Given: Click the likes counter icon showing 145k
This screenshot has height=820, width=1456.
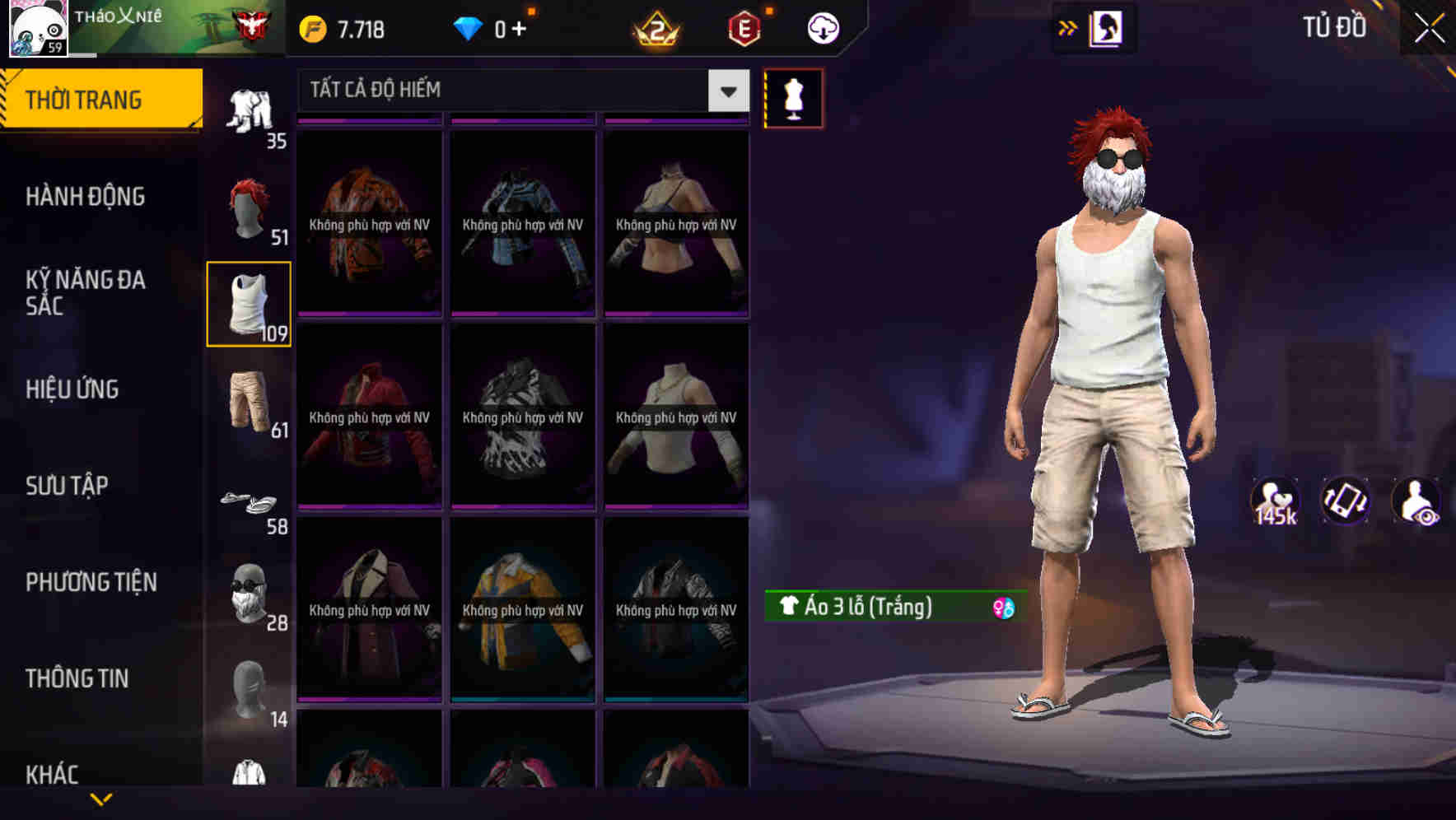Looking at the screenshot, I should click(x=1276, y=500).
